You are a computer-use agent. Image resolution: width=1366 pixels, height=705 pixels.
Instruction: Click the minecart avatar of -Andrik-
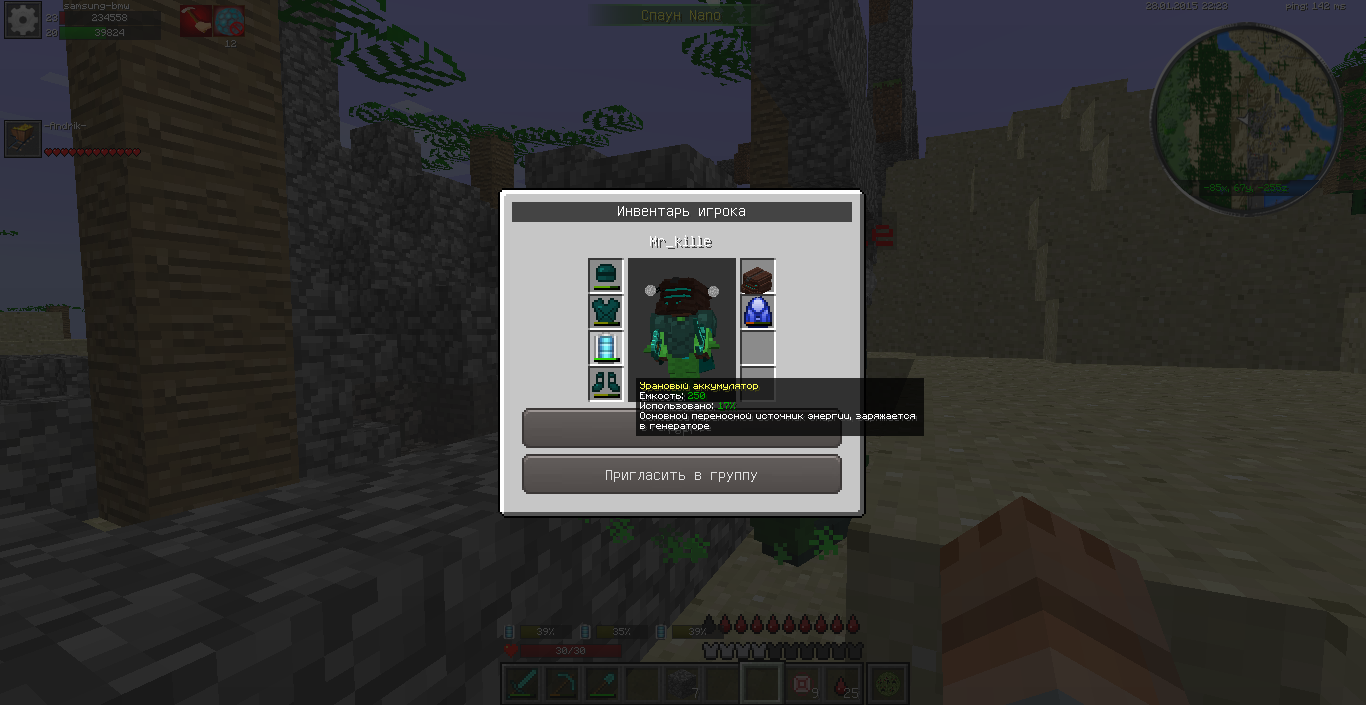point(22,139)
